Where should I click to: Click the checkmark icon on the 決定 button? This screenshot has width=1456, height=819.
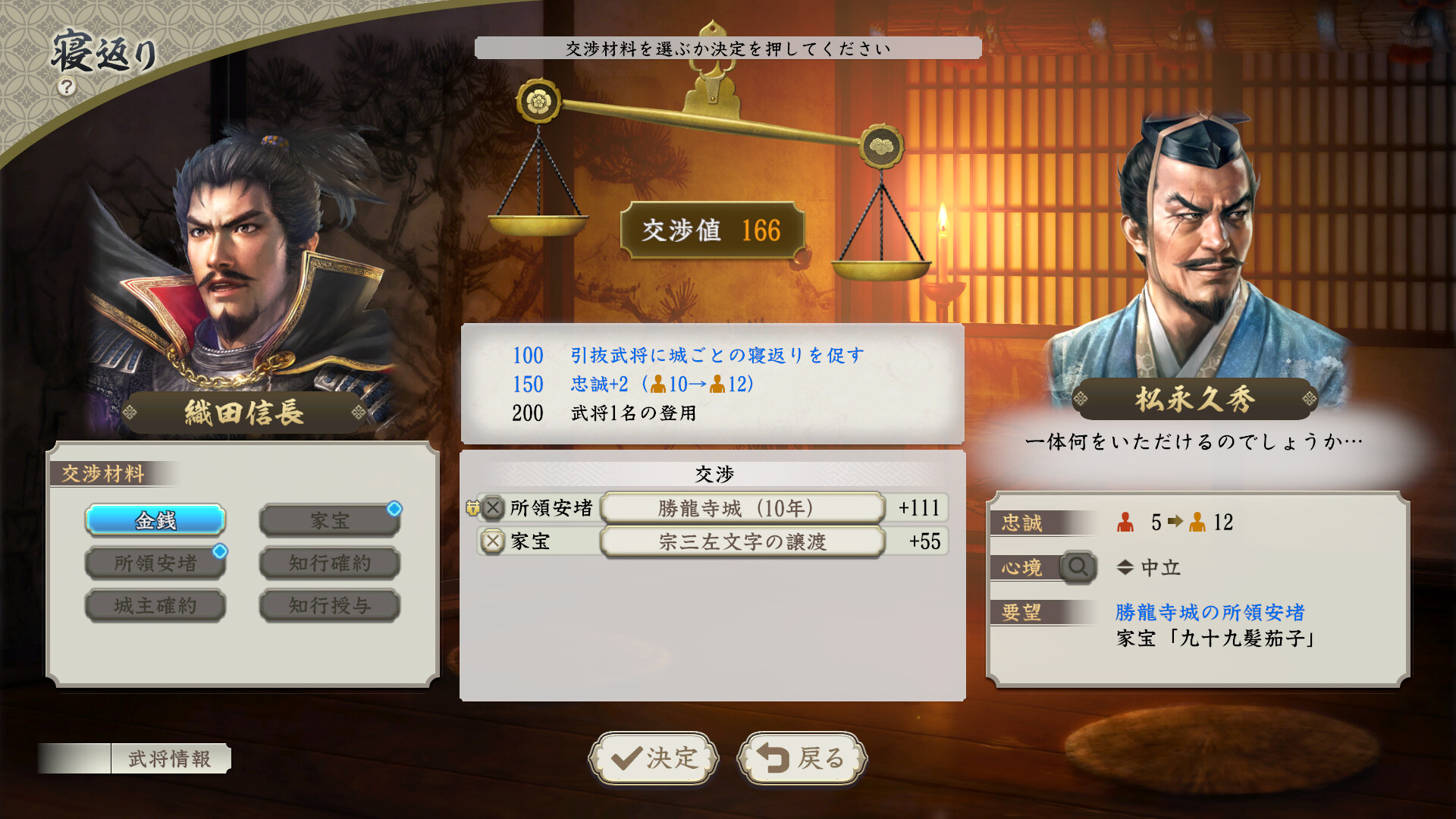point(627,758)
